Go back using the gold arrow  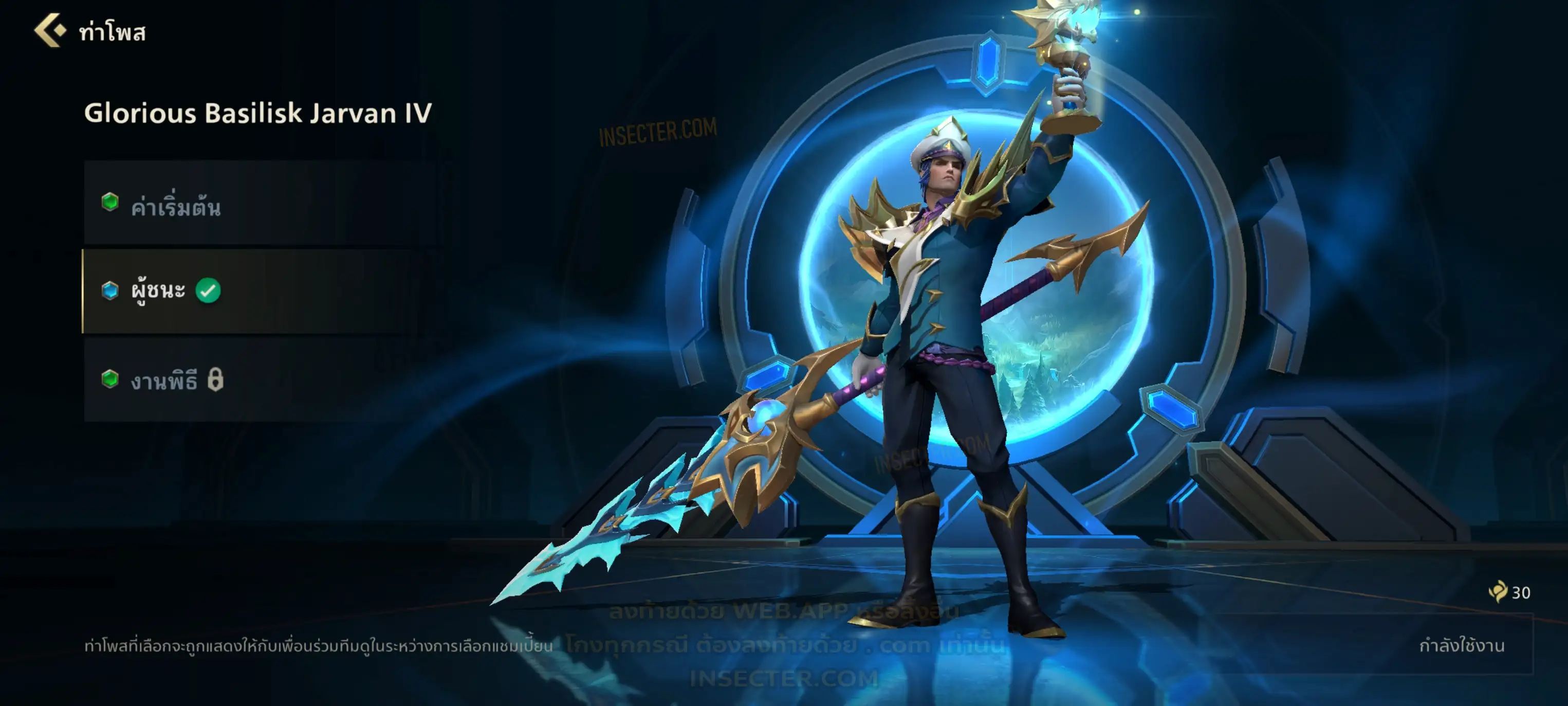[50, 30]
